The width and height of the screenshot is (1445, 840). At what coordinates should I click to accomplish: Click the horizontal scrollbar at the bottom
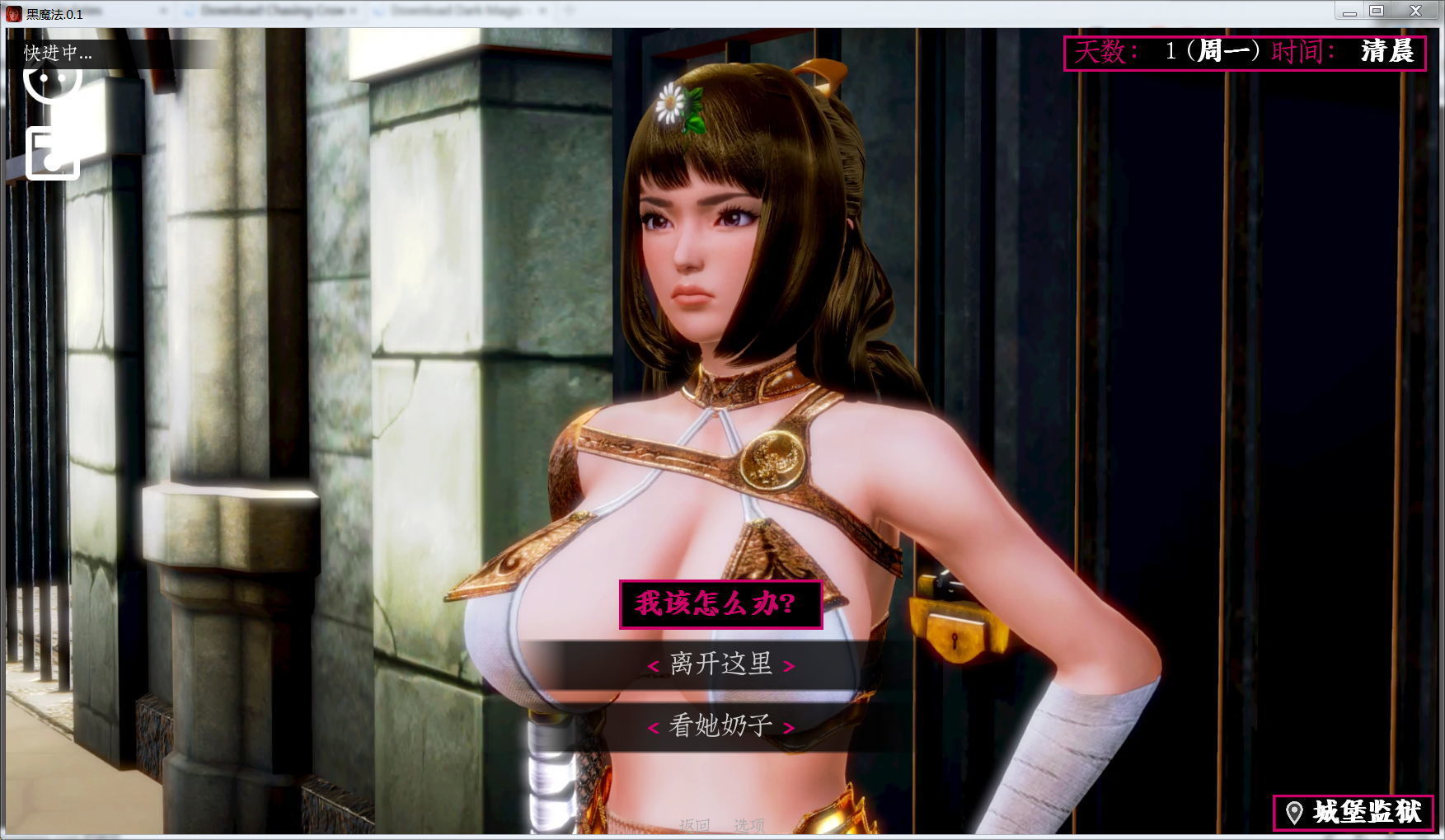(x=717, y=835)
